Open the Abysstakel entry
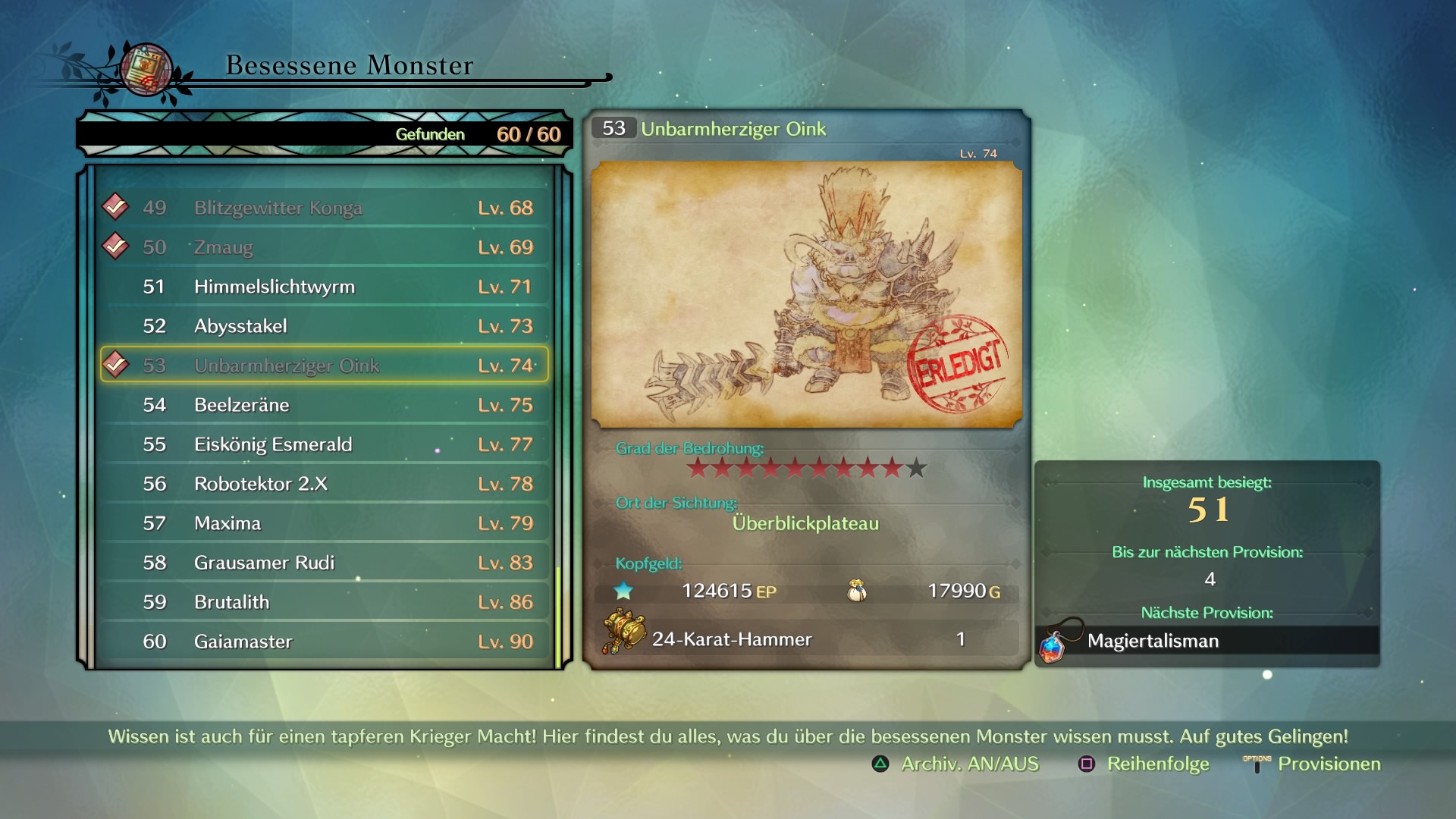Screen dimensions: 1456x819 pyautogui.click(x=325, y=326)
